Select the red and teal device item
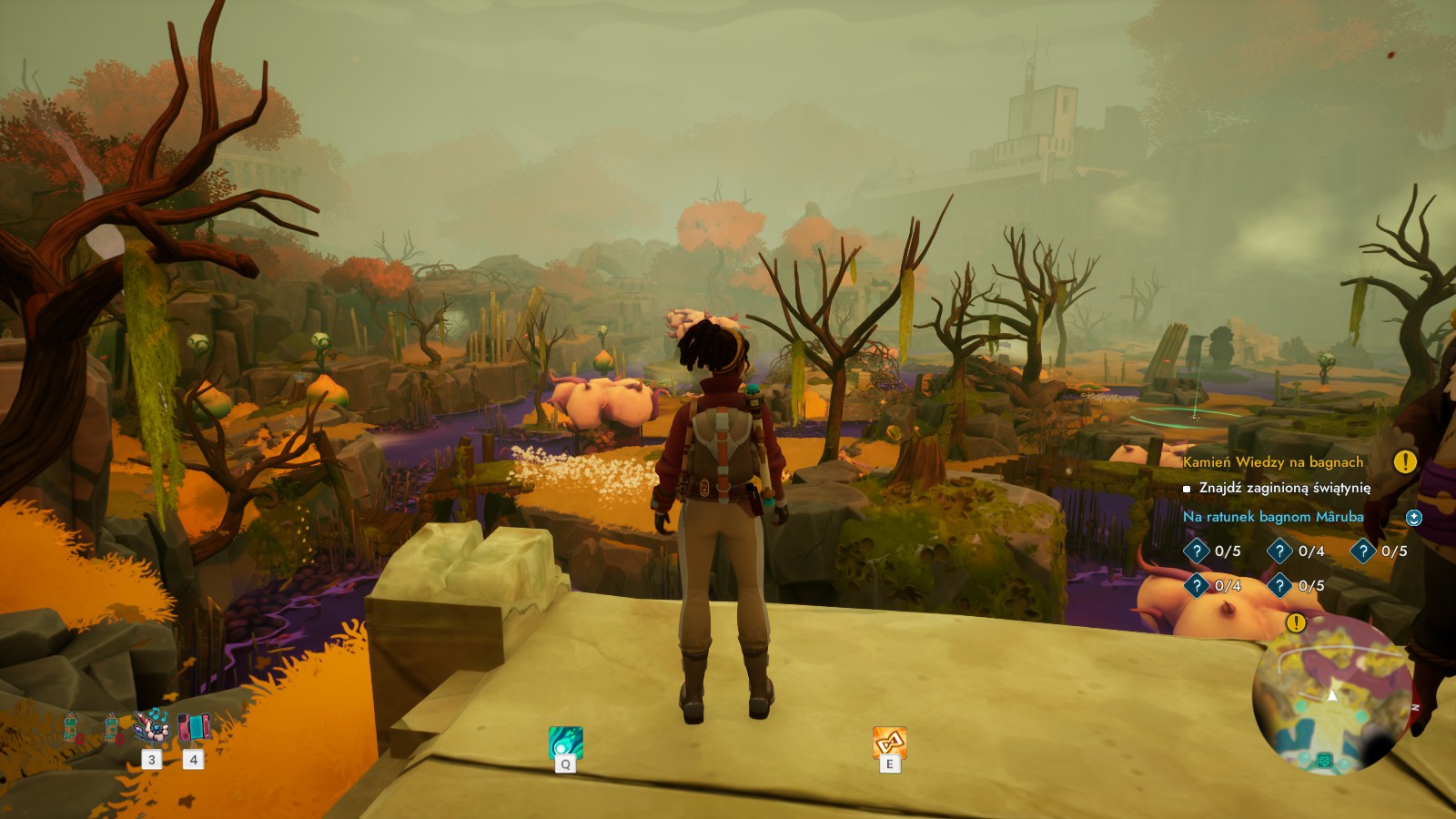 [x=194, y=727]
